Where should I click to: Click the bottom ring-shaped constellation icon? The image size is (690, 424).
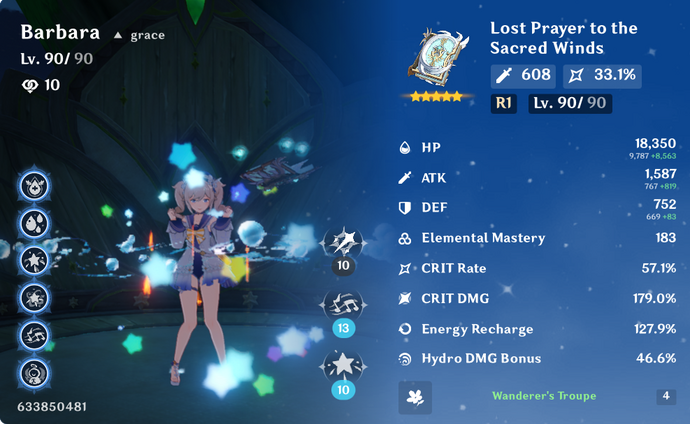pyautogui.click(x=36, y=373)
